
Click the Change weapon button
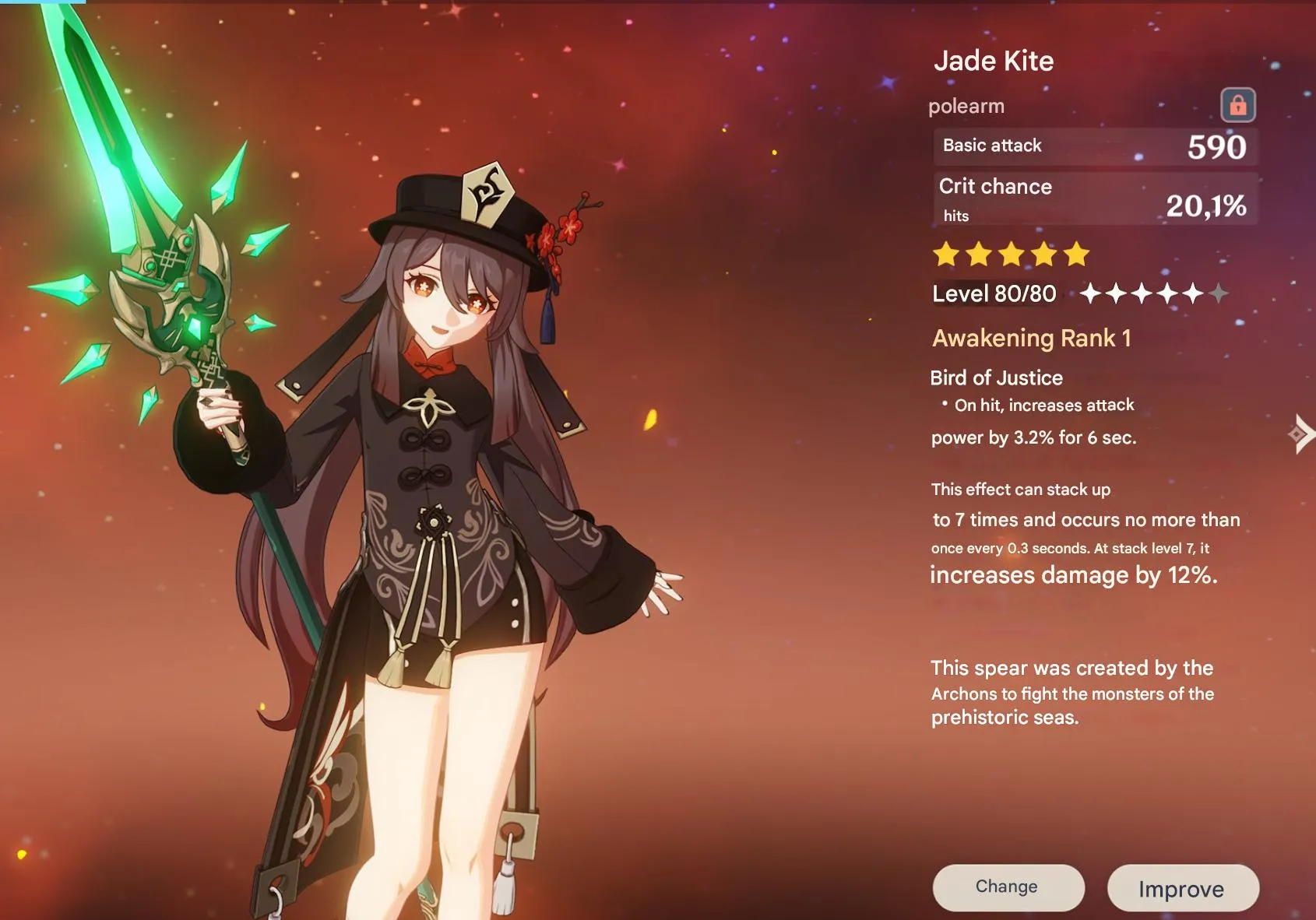point(1008,887)
